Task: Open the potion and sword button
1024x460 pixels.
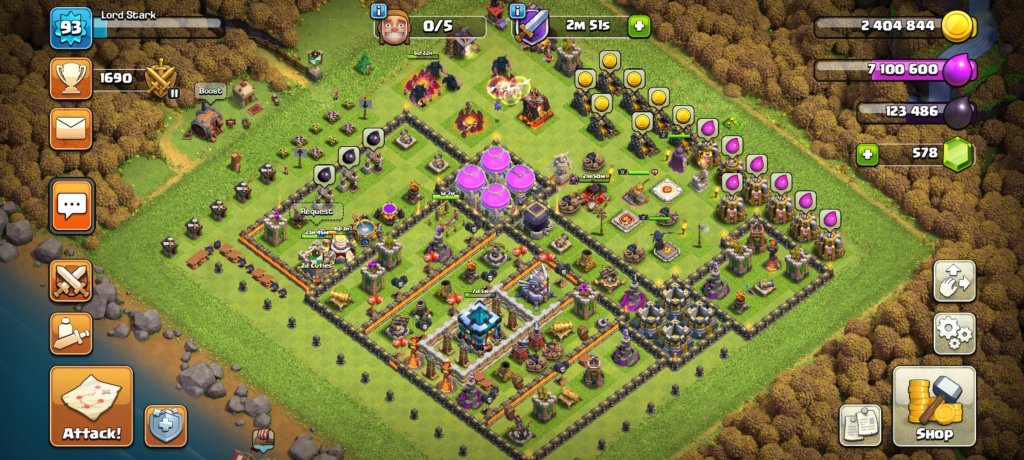Action: point(71,333)
